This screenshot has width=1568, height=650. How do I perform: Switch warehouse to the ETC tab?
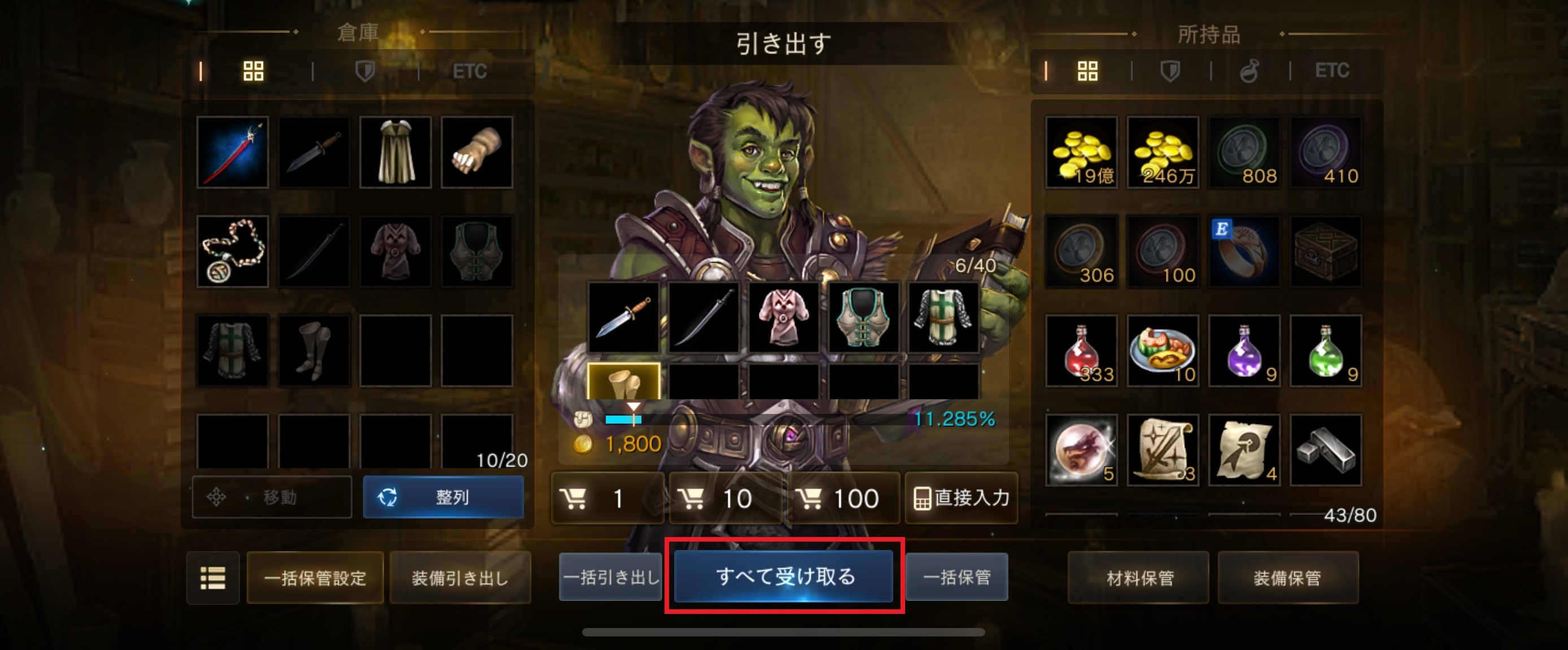point(469,71)
